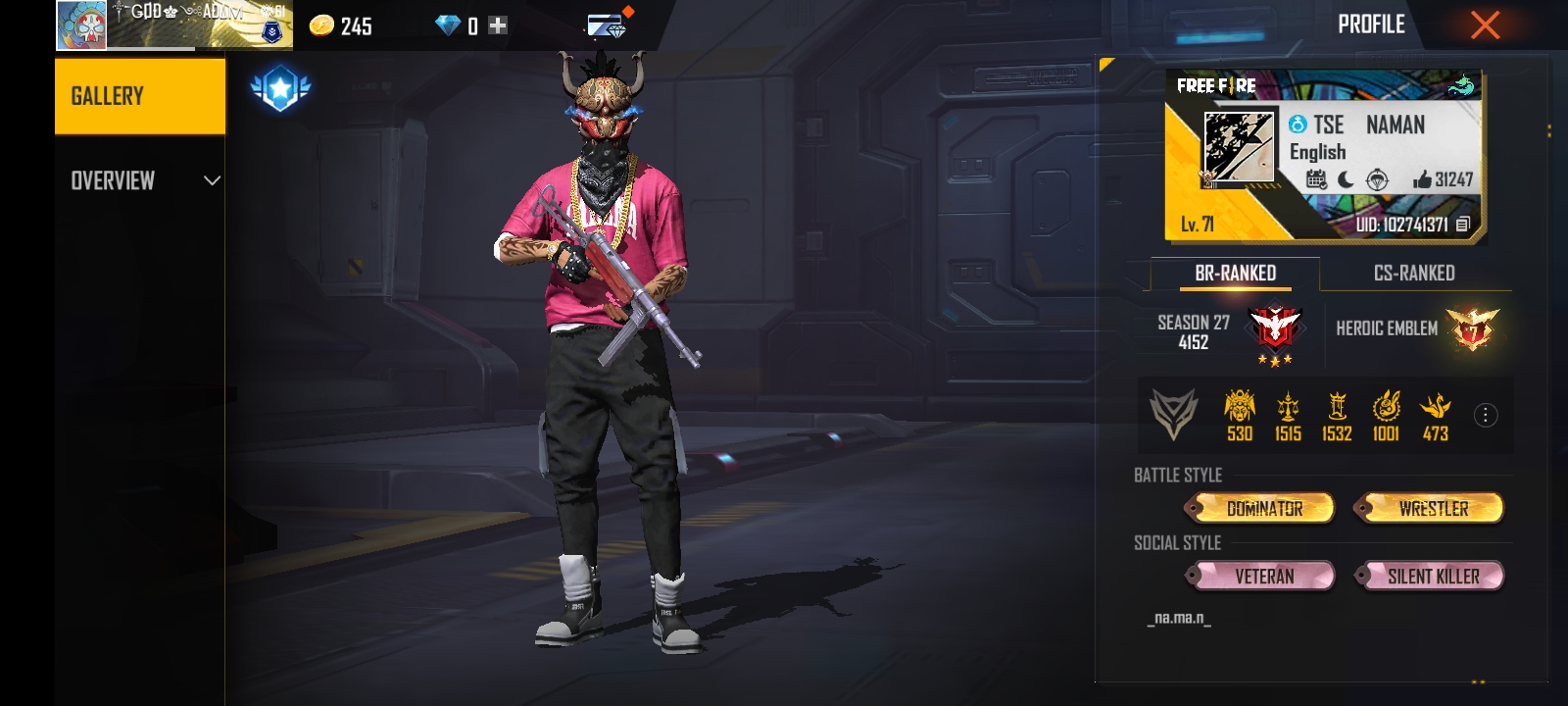Like the profile with thumbs-up icon

point(1422,179)
